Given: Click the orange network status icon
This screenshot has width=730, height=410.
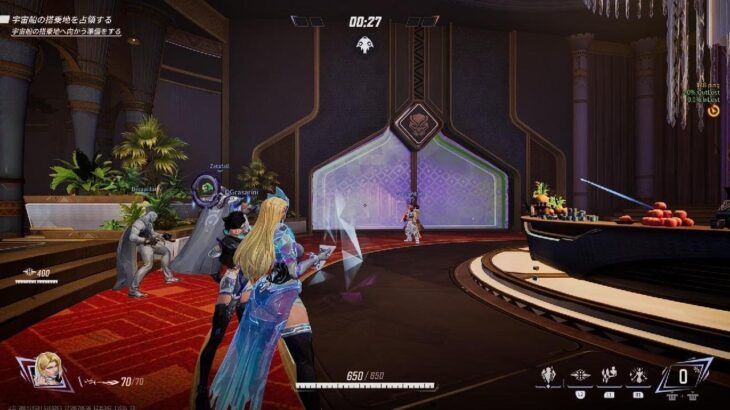Looking at the screenshot, I should coord(713,111).
